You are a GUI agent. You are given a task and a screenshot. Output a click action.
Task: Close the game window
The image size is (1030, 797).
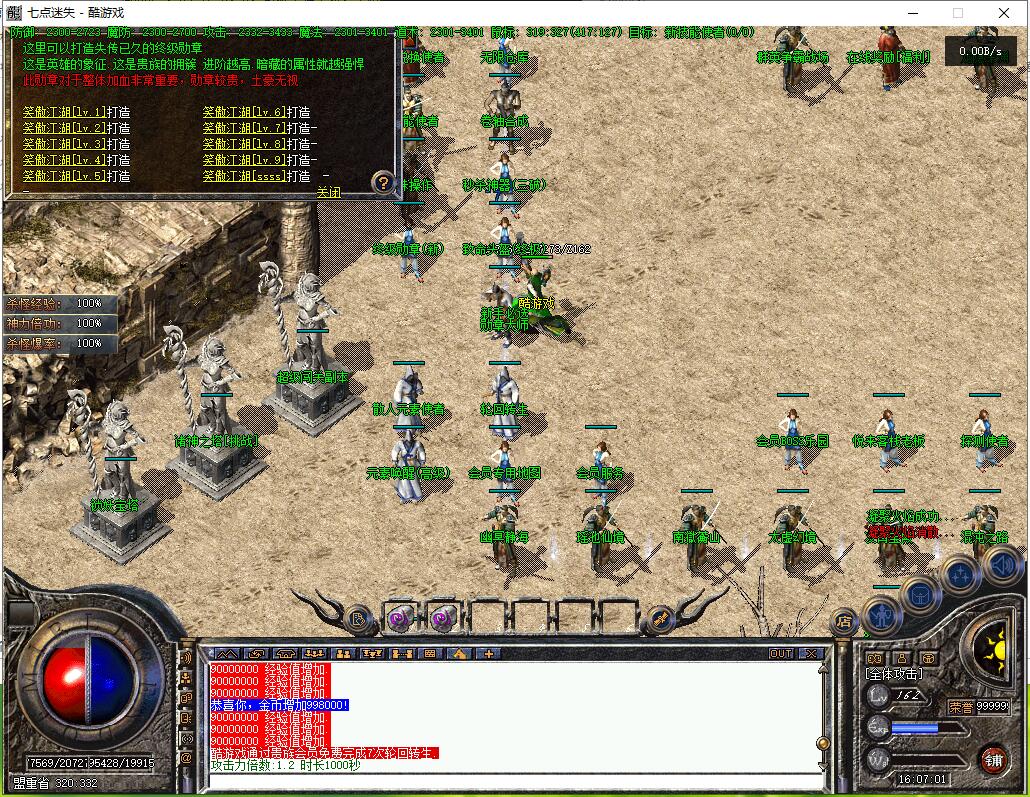(x=1004, y=13)
